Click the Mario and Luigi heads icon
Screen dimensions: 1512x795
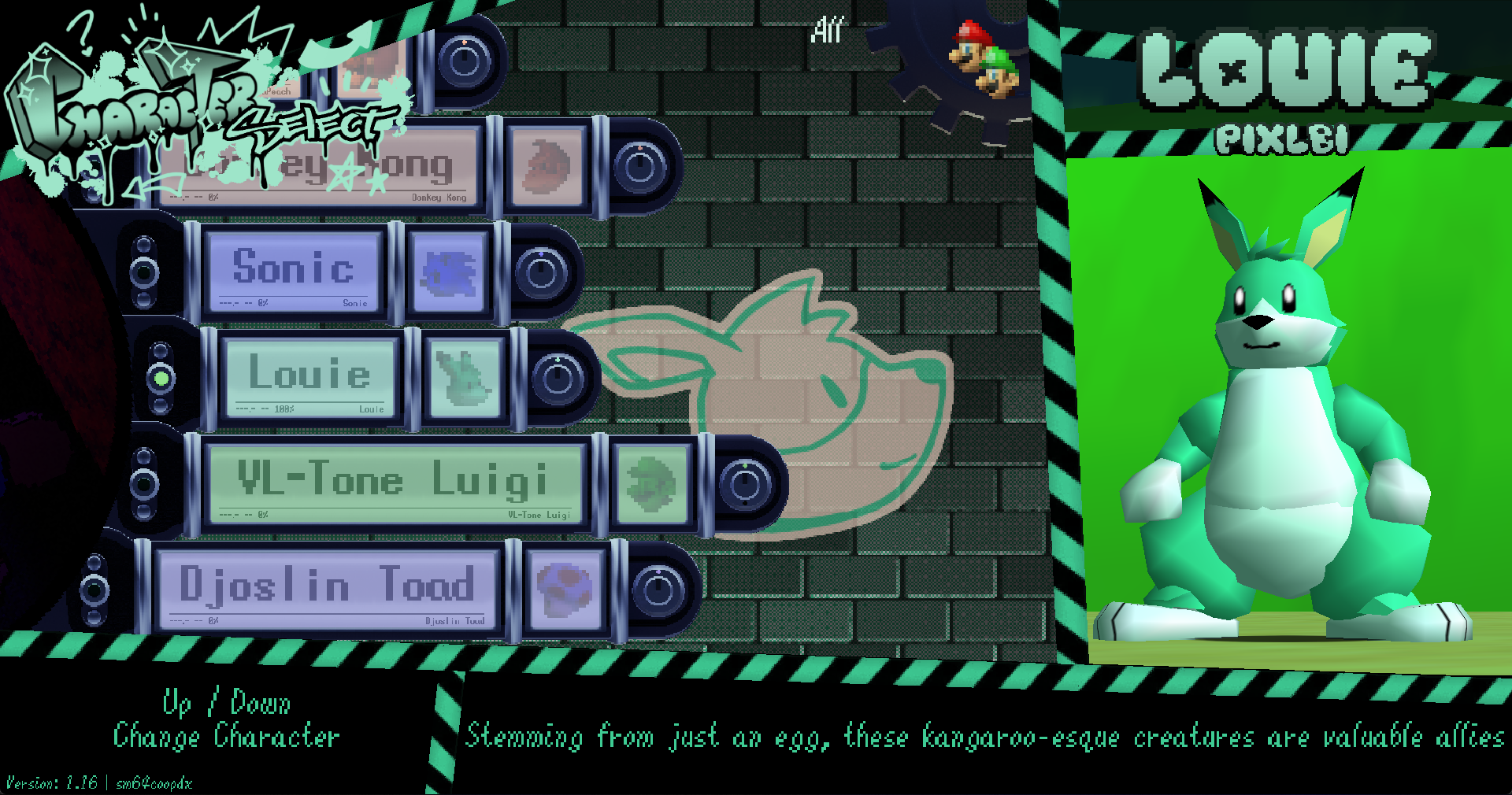point(985,60)
